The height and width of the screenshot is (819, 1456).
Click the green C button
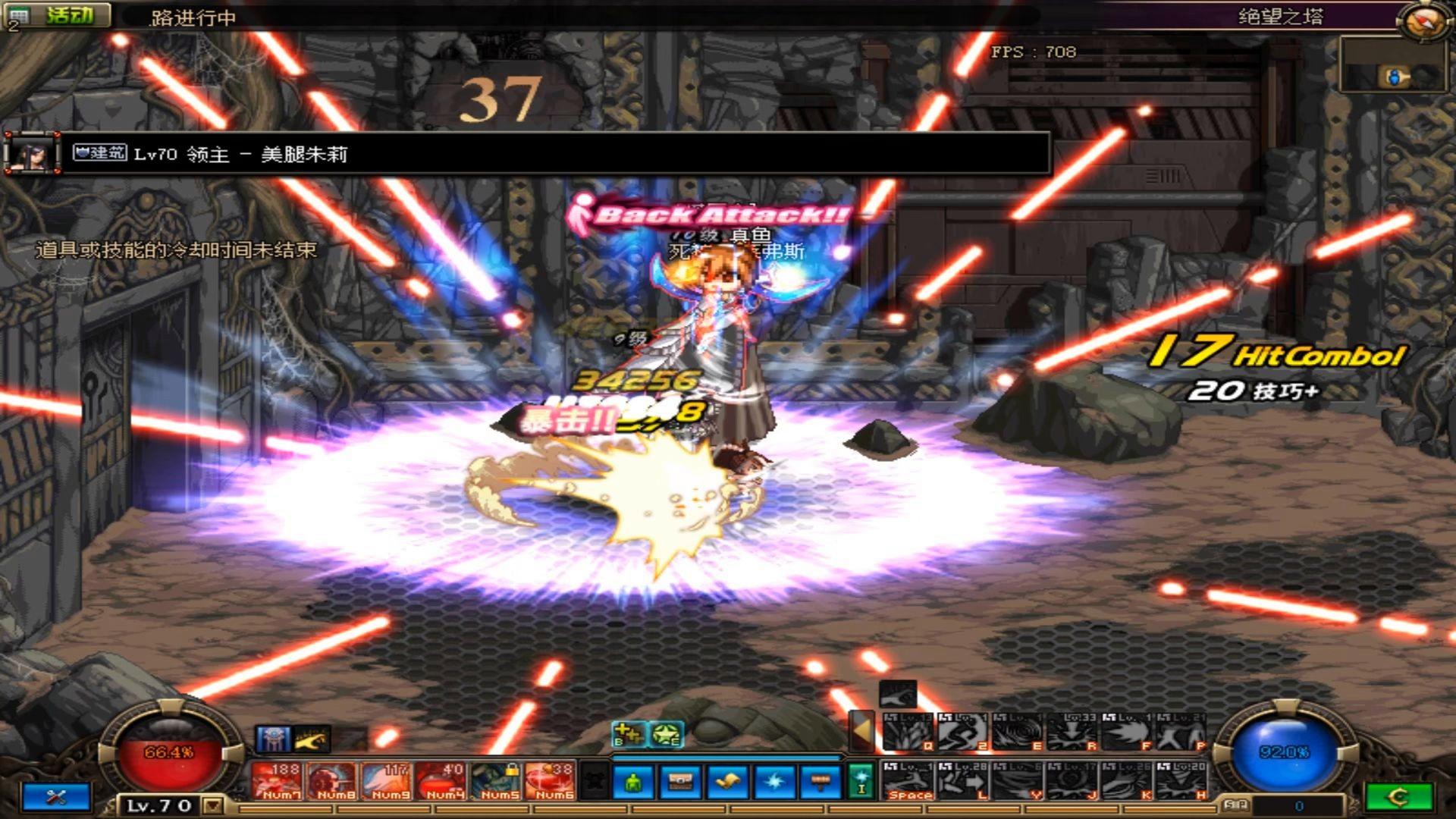tap(1398, 797)
